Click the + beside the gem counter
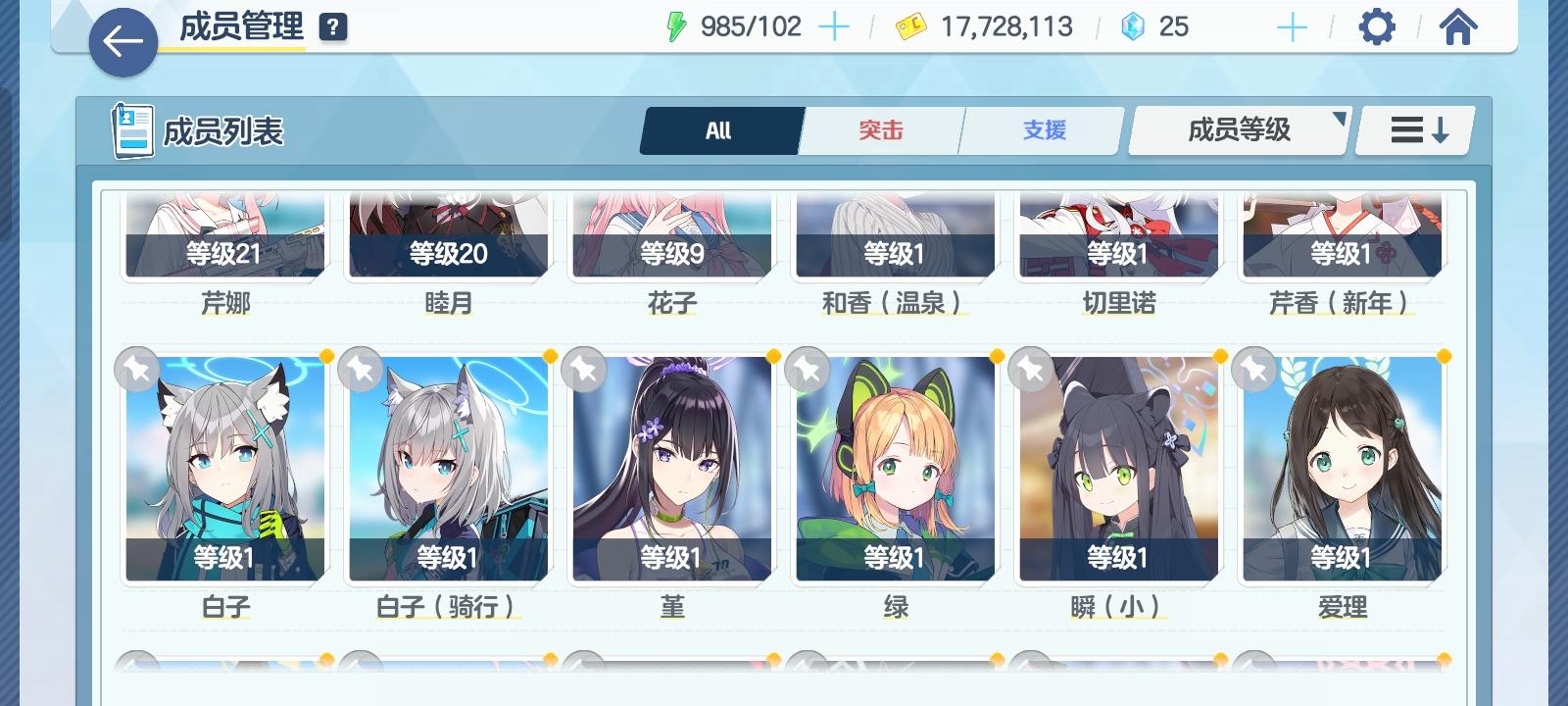The height and width of the screenshot is (706, 1568). point(1292,26)
